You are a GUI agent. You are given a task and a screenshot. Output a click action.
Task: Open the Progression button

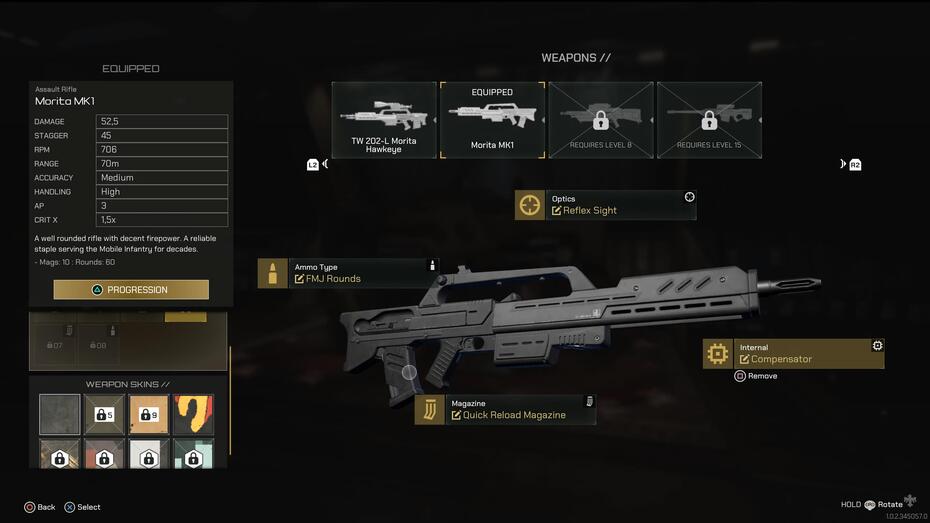tap(131, 290)
